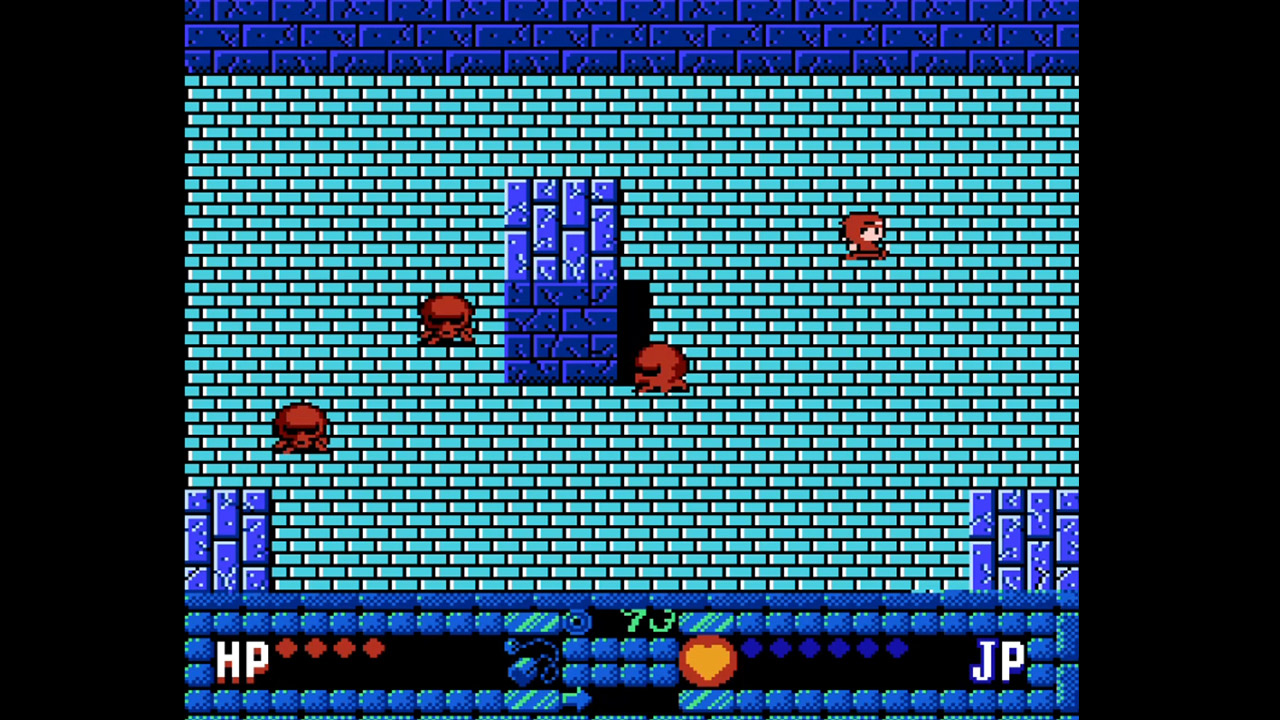Image resolution: width=1280 pixels, height=720 pixels.
Task: Click the ice crystal column in the bottom-left corner
Action: (225, 540)
